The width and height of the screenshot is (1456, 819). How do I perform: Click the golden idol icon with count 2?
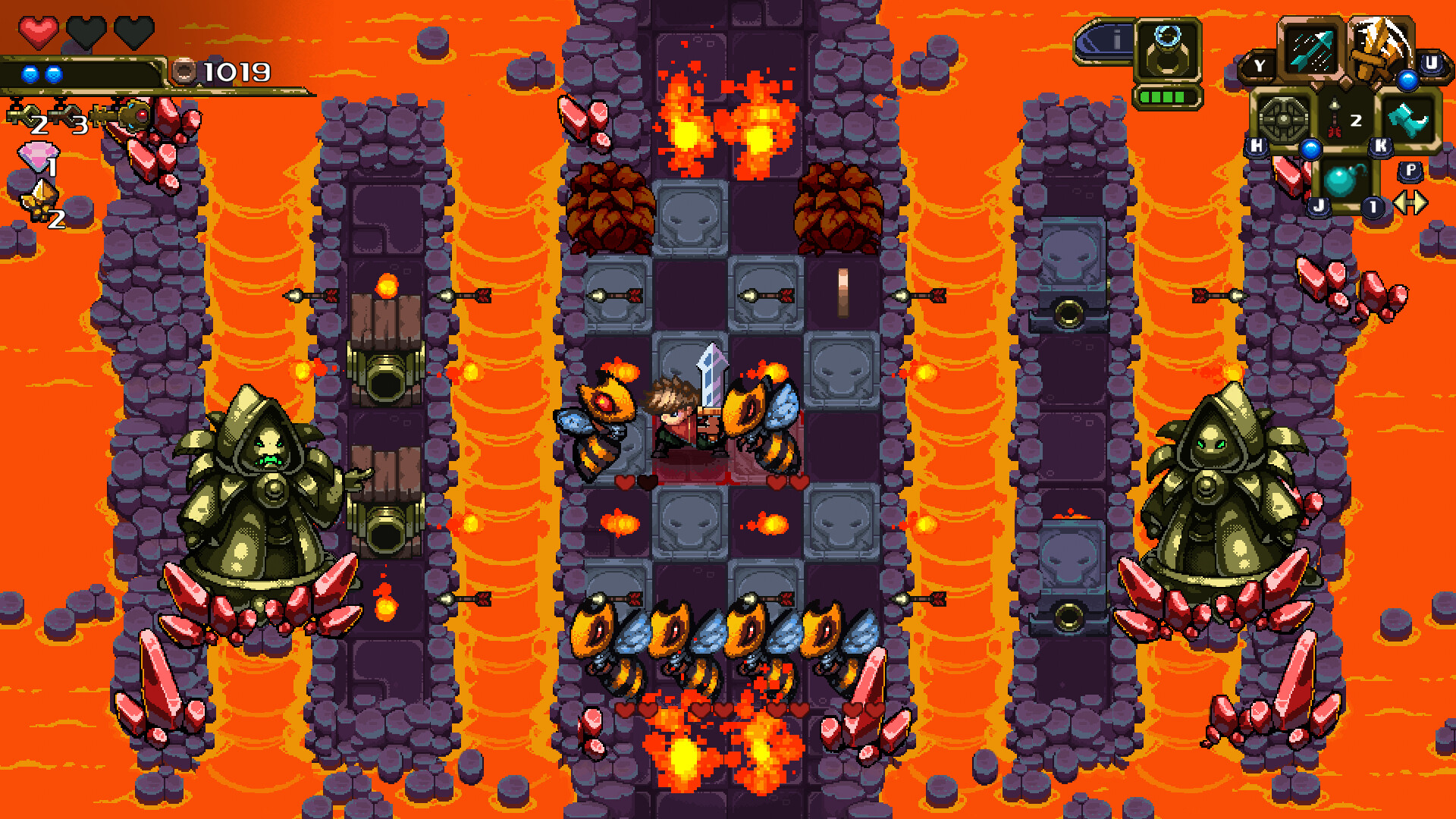tap(38, 199)
